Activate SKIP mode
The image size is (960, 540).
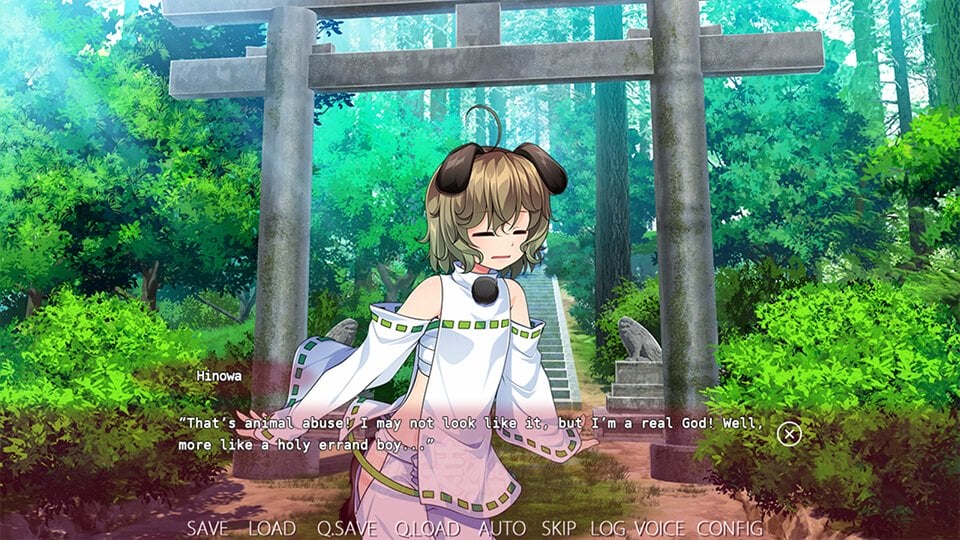559,528
